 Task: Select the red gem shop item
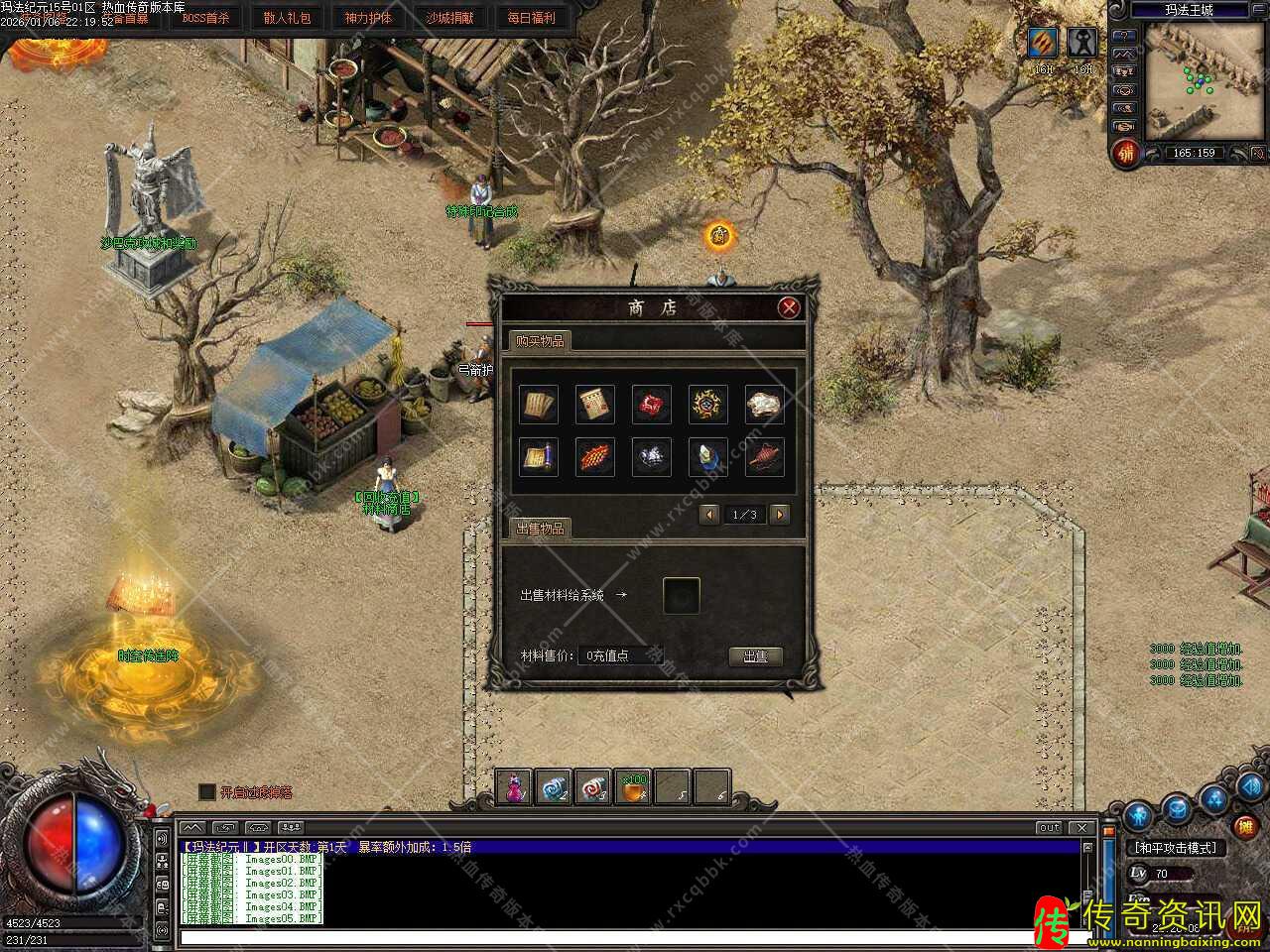652,405
